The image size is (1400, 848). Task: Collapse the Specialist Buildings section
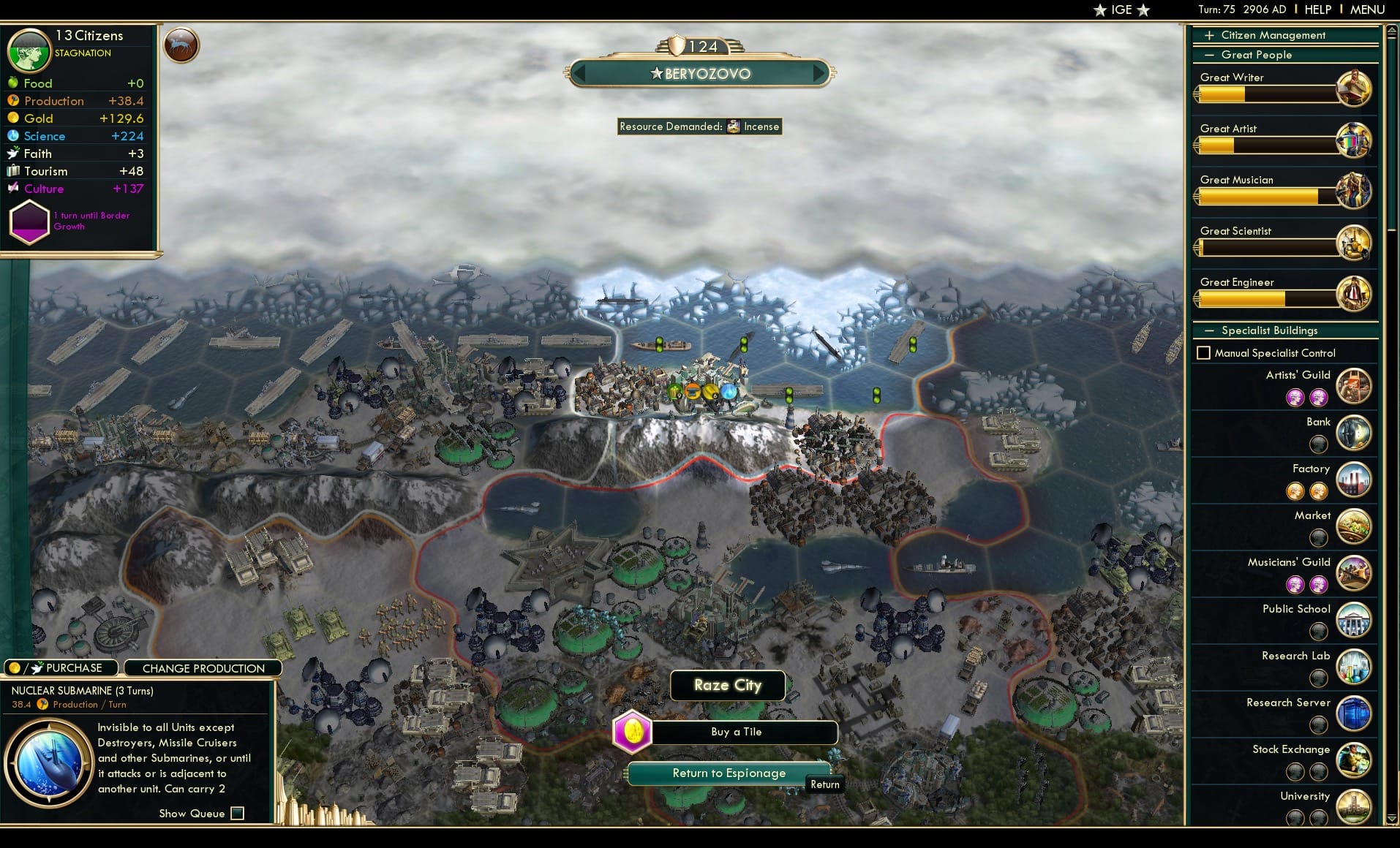[1210, 330]
